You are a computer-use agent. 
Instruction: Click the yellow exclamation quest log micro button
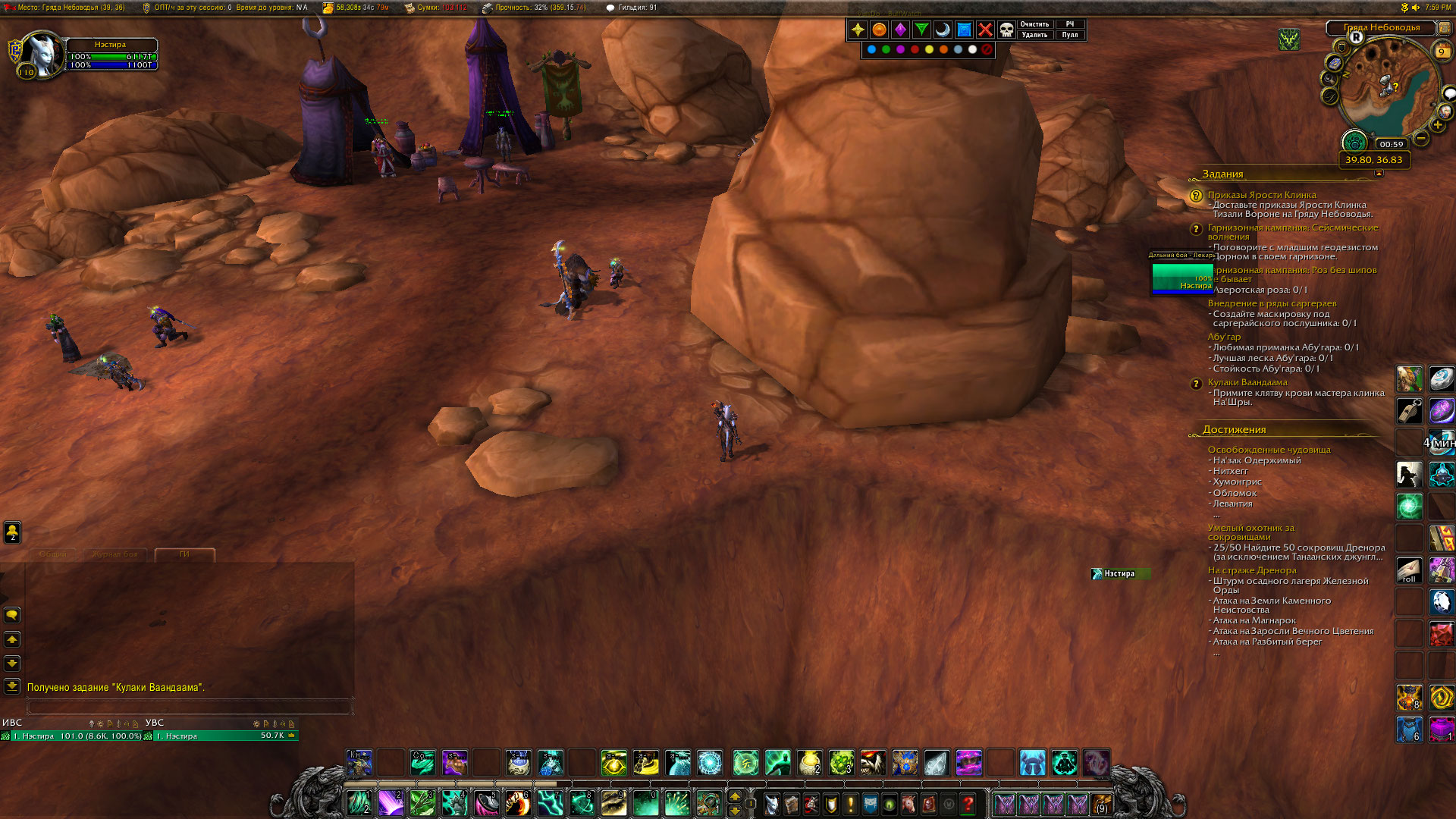coord(850,804)
